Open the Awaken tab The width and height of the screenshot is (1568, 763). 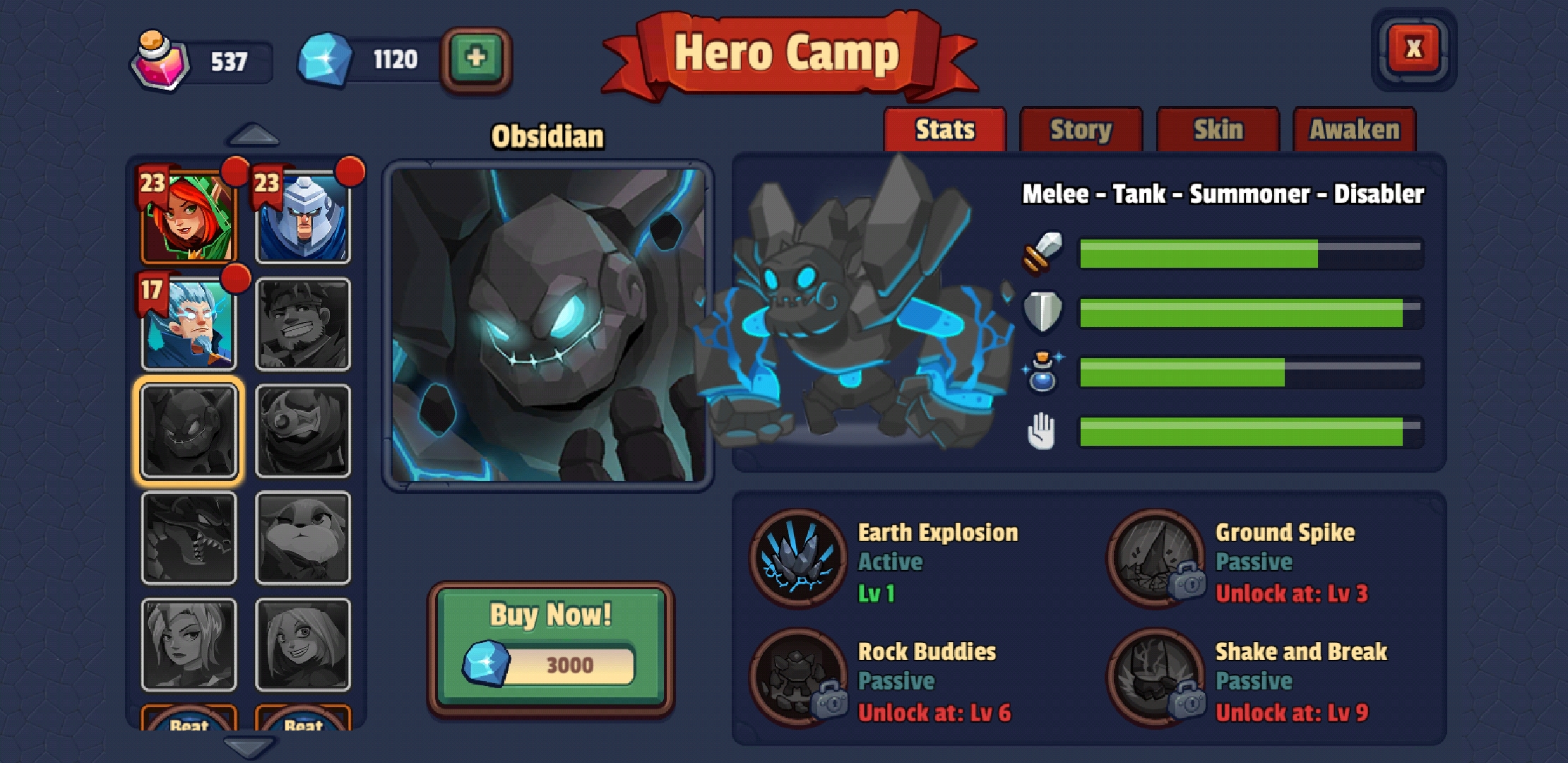tap(1354, 129)
